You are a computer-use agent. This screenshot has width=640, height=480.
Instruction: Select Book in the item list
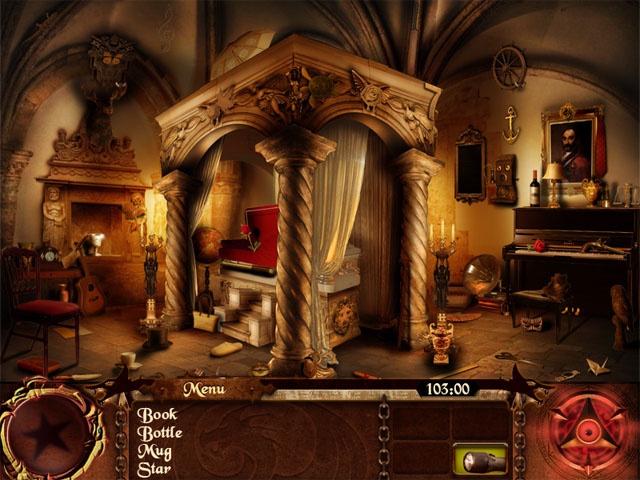coord(157,414)
